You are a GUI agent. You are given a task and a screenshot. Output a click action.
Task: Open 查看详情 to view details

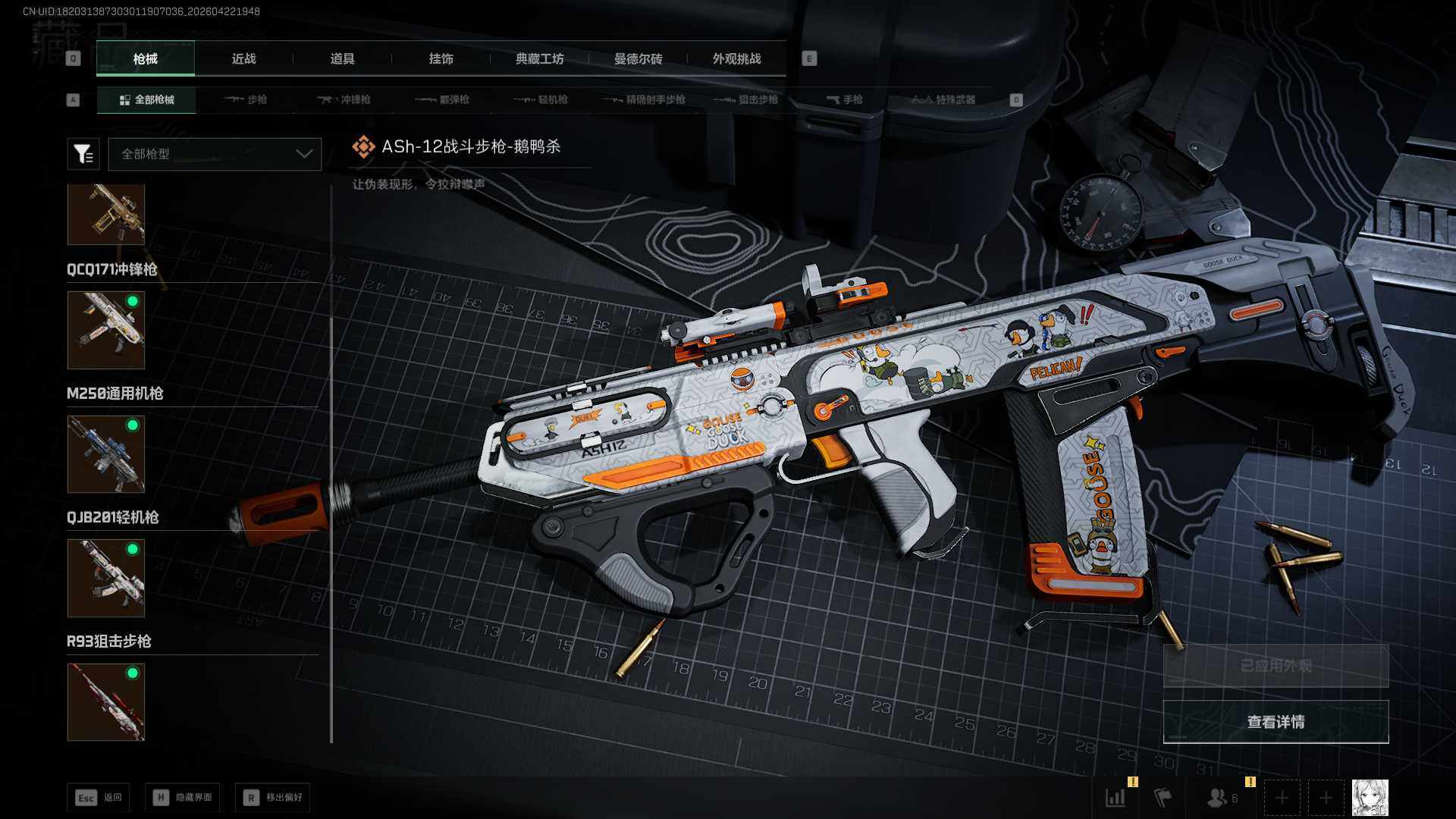1276,722
